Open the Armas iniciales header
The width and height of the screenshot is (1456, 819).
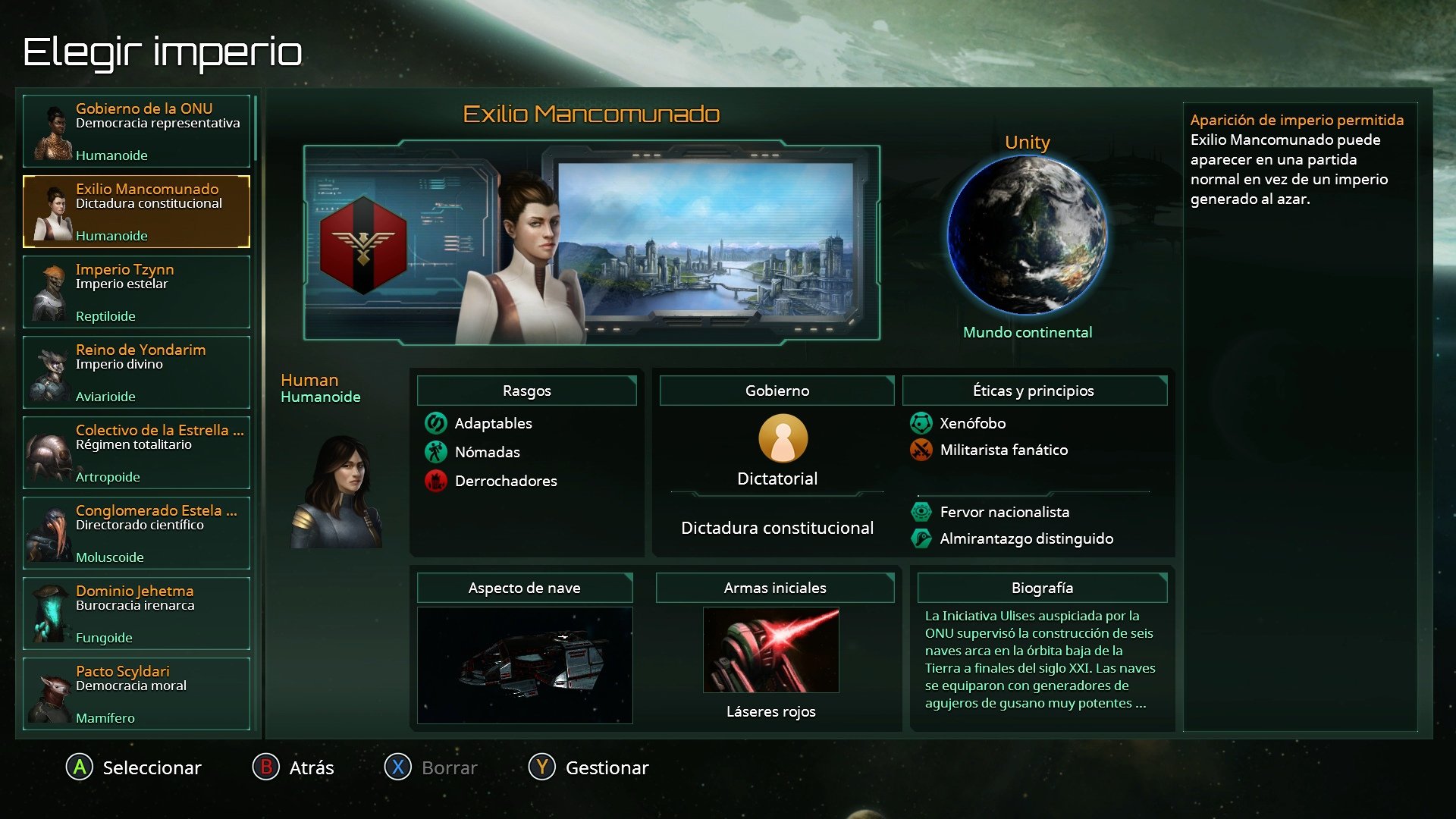click(x=774, y=588)
